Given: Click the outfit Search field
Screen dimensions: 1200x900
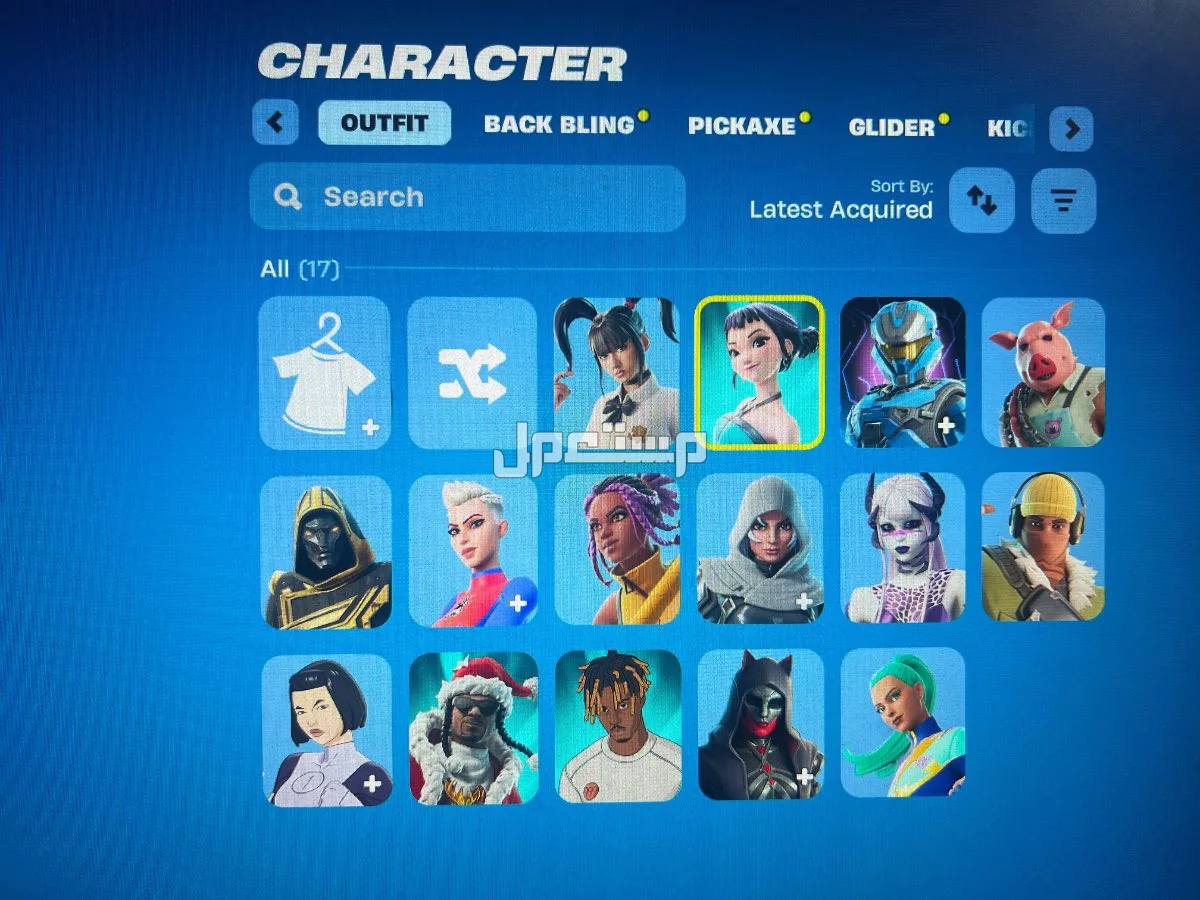Looking at the screenshot, I should click(x=467, y=197).
